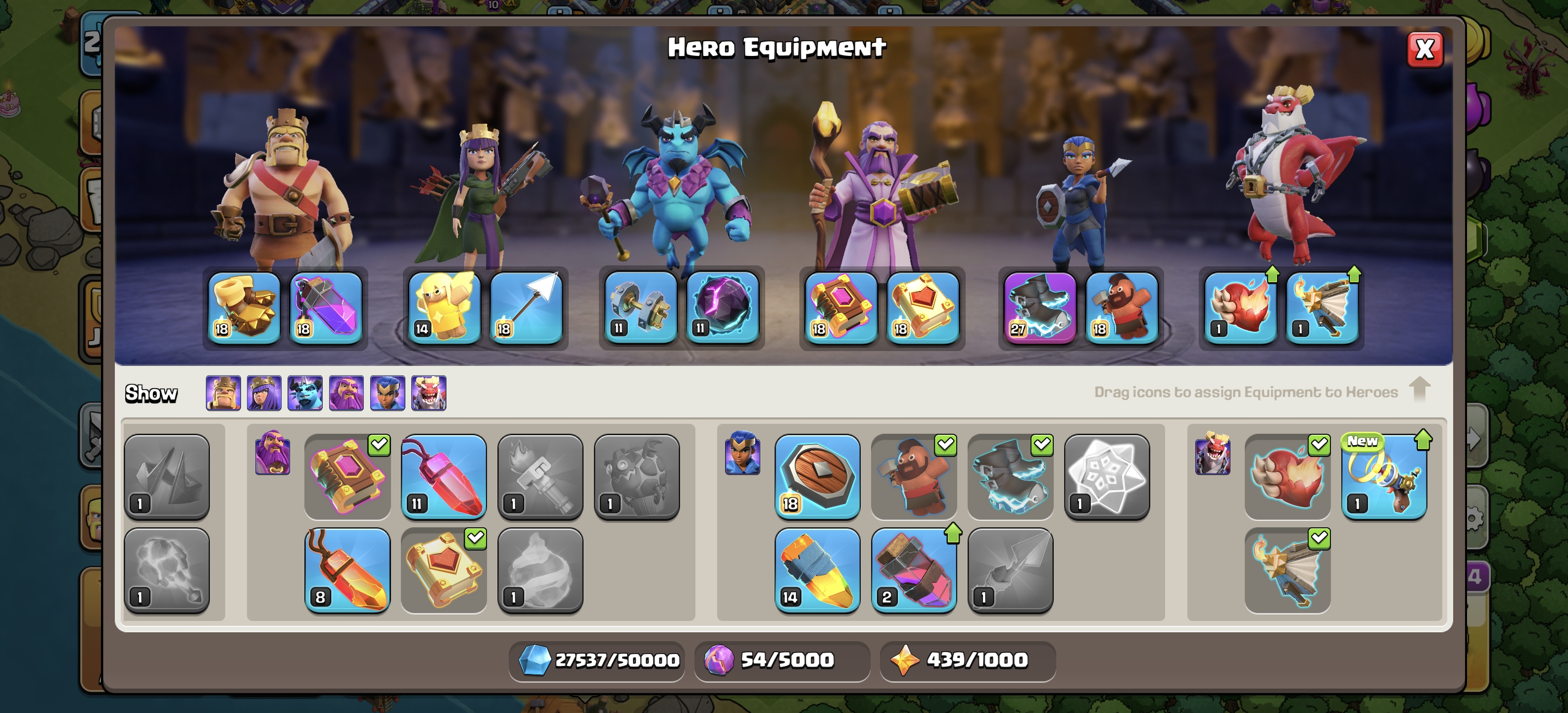Close the Hero Equipment window

[x=1424, y=50]
